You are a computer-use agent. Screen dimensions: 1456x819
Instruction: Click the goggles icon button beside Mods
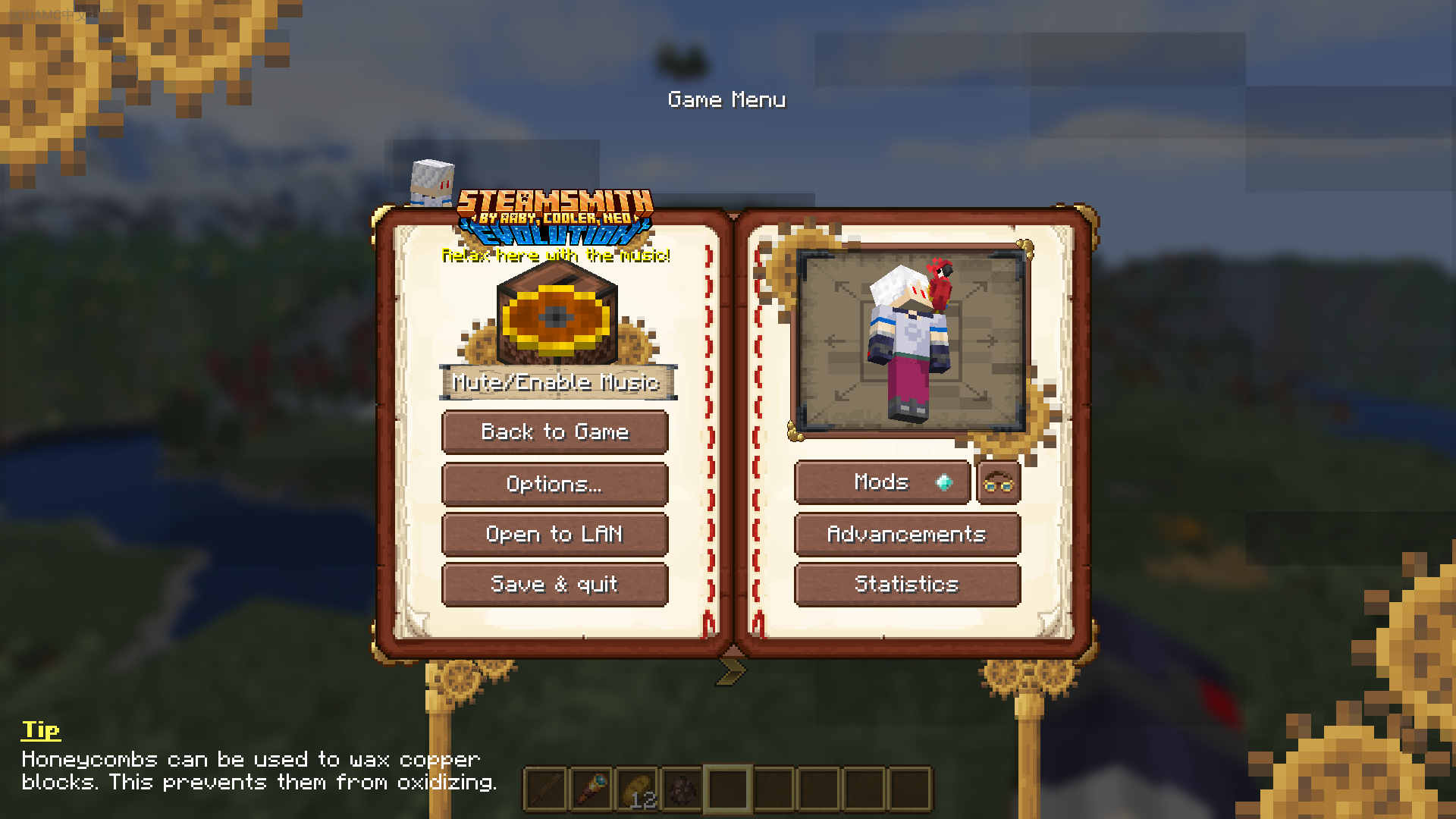tap(998, 483)
